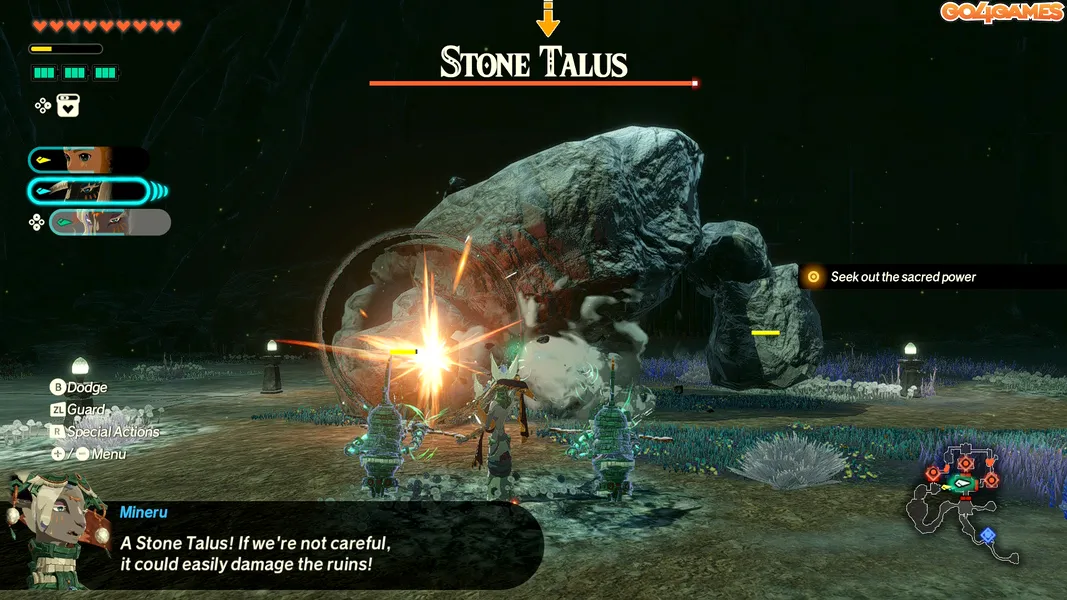Select the highlighted active character portrait
The height and width of the screenshot is (600, 1067).
(90, 190)
